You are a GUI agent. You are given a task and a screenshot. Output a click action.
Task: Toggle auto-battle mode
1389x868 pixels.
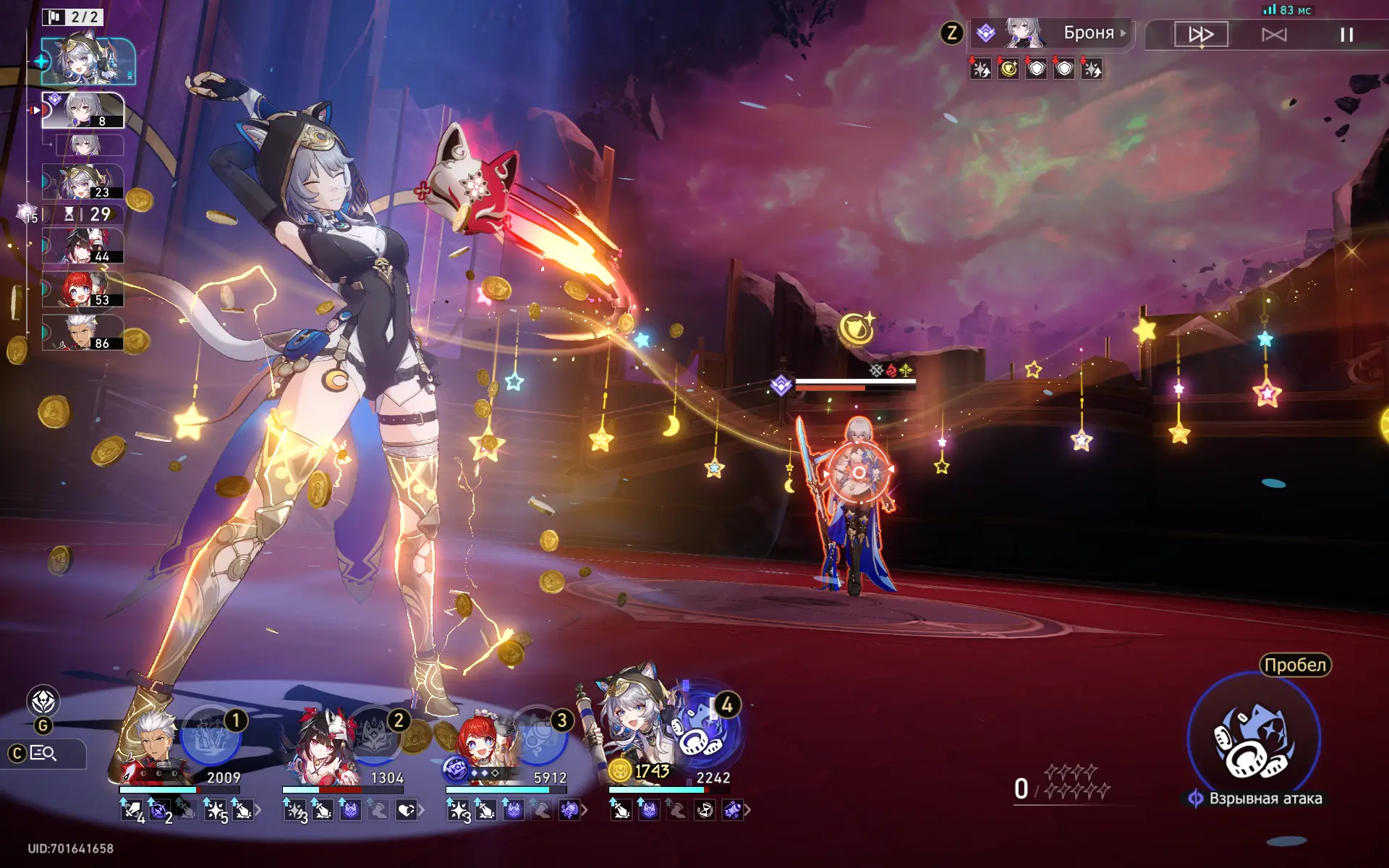[1274, 35]
